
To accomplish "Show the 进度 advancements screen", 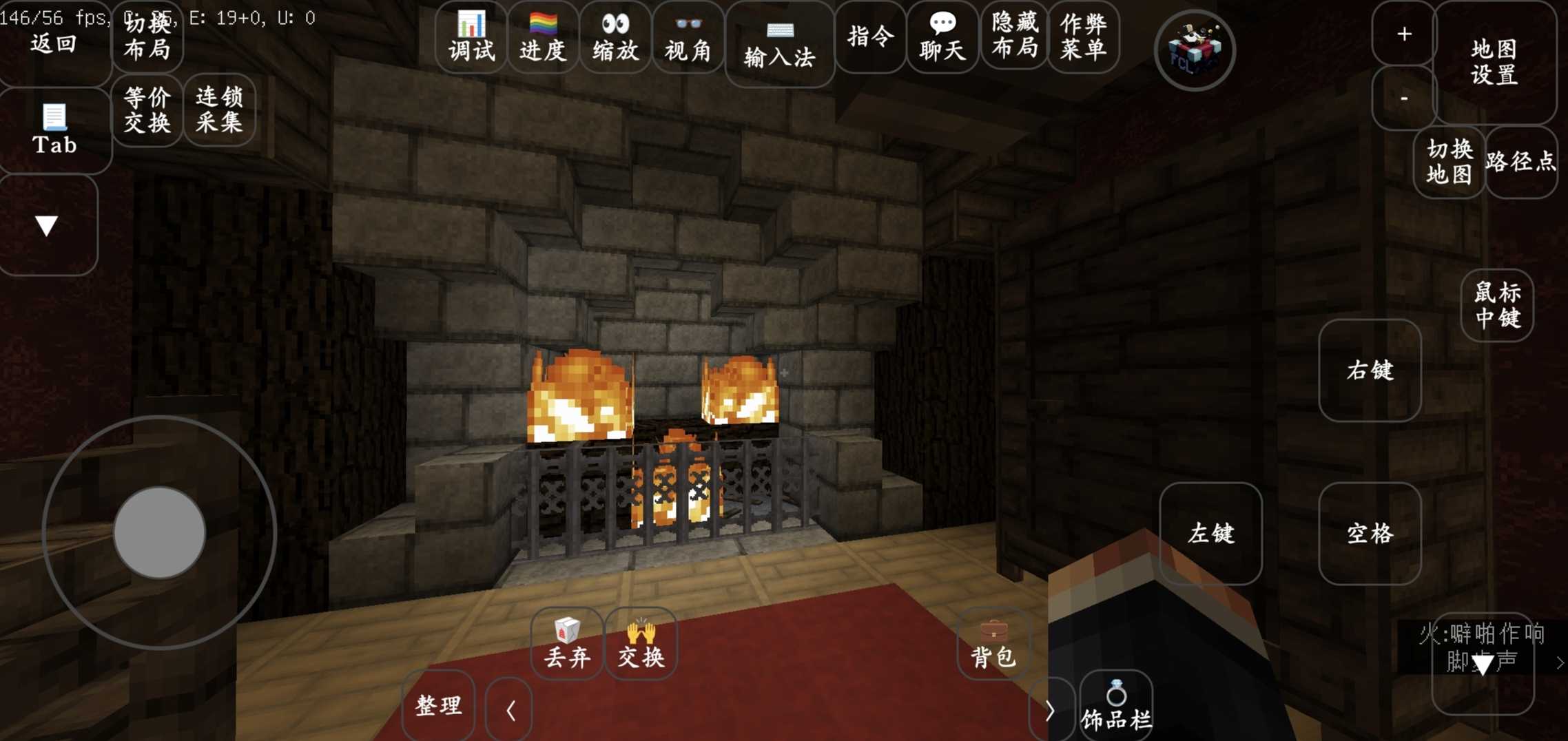I will [543, 37].
